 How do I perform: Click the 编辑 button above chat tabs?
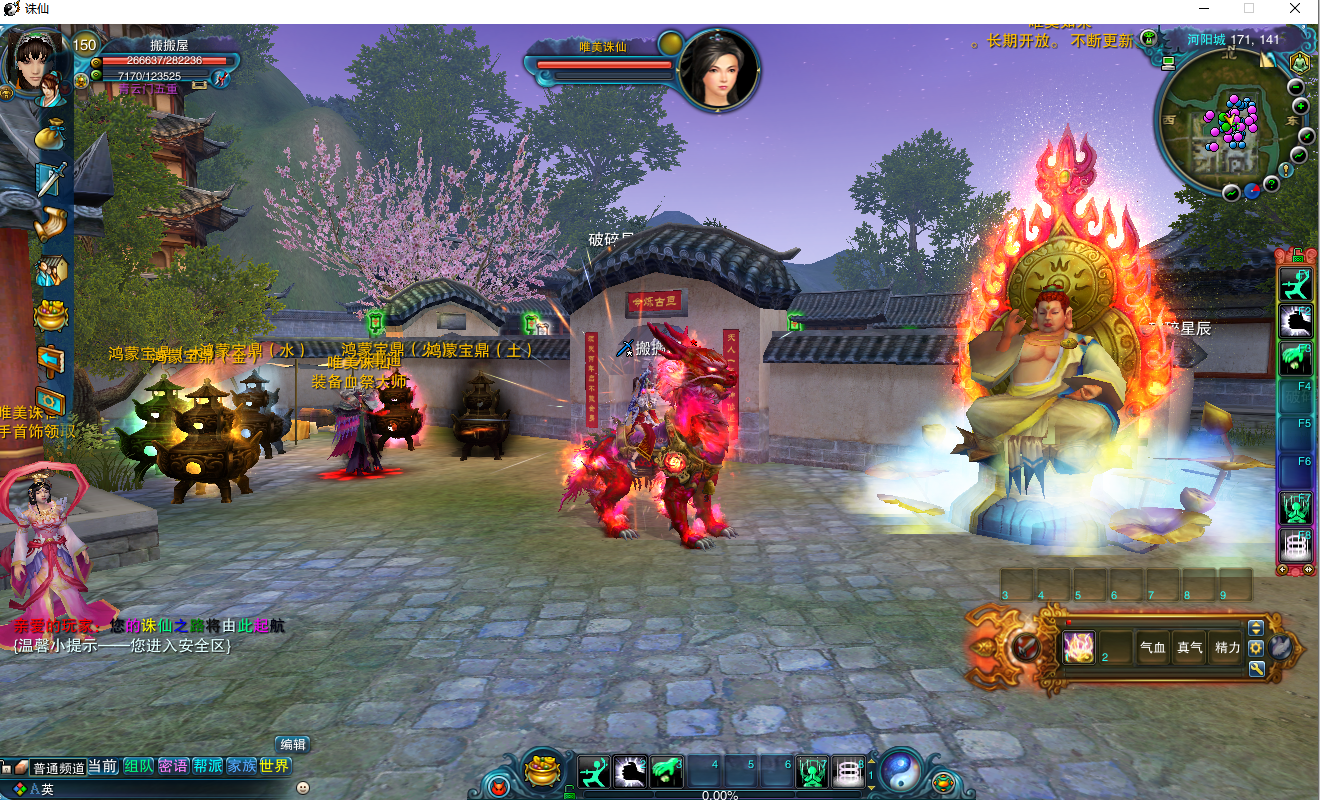tap(293, 744)
